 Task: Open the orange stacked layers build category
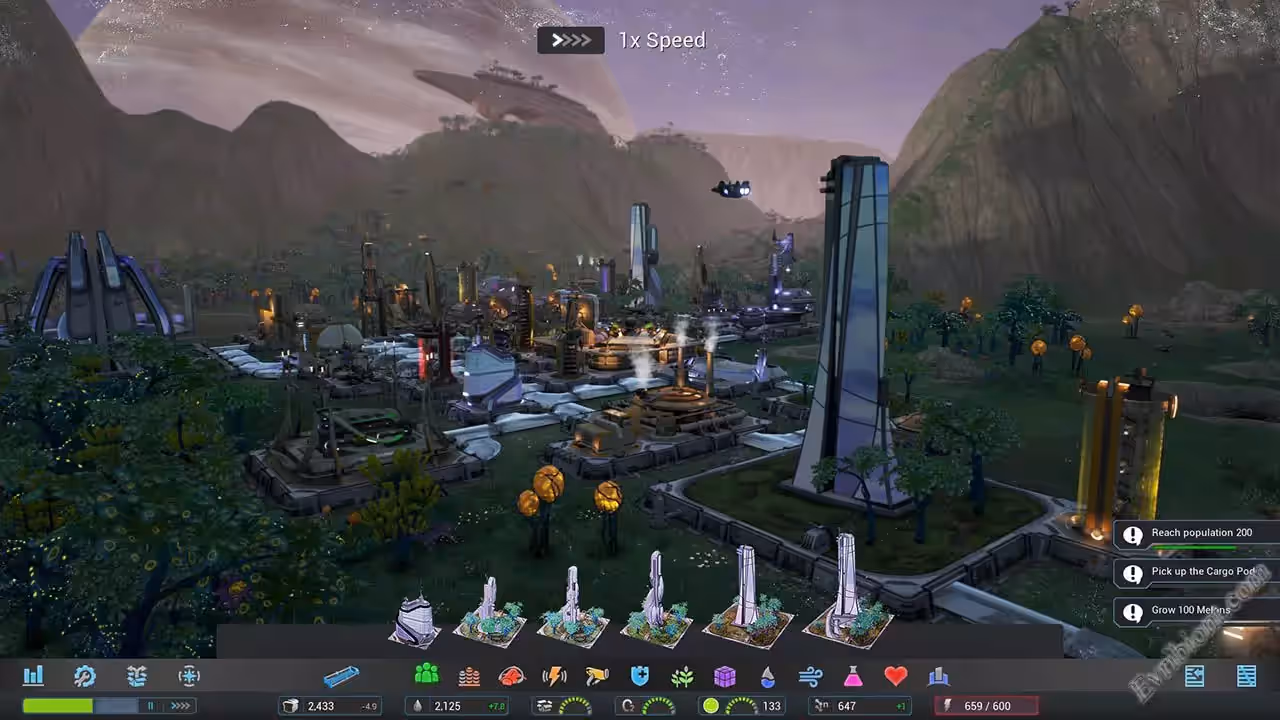click(469, 676)
